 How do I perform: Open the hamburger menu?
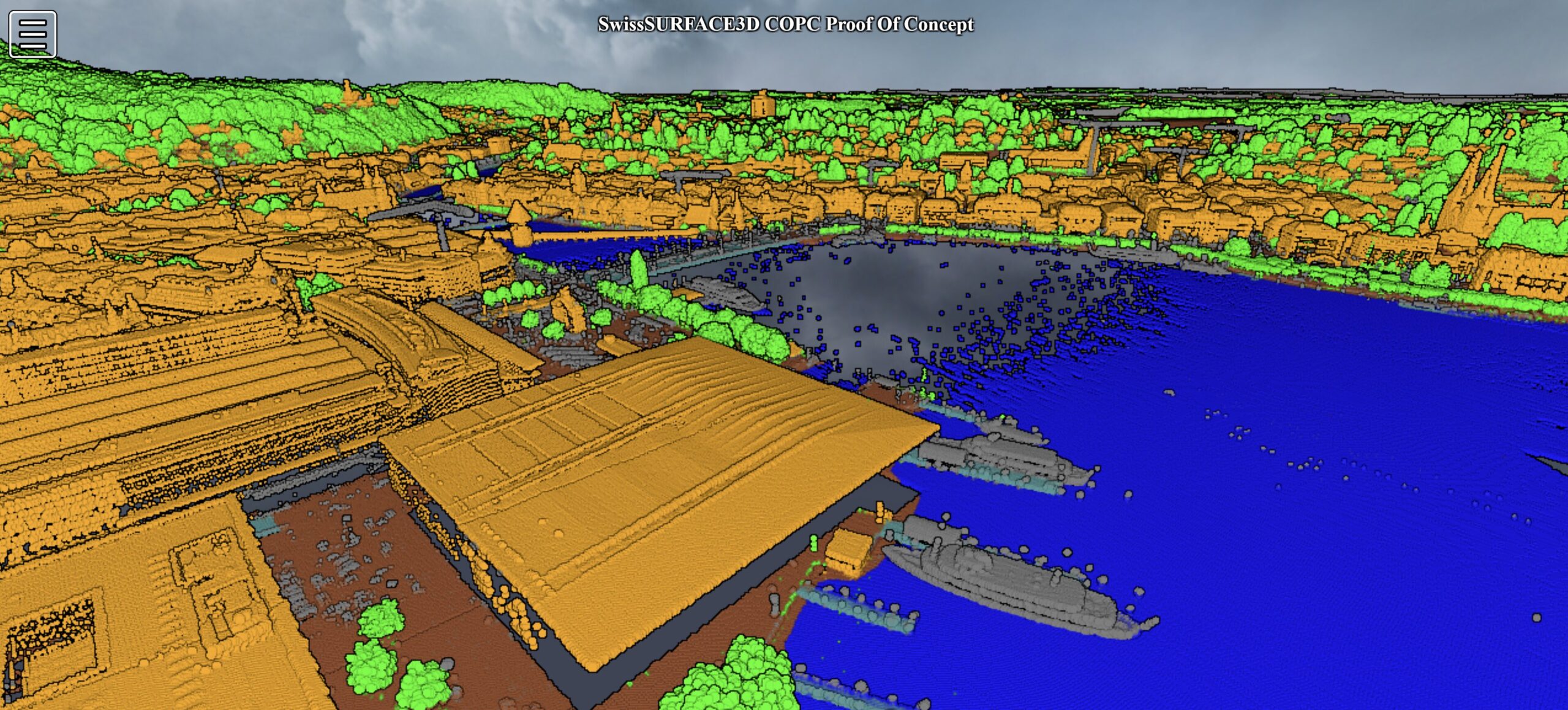point(33,34)
